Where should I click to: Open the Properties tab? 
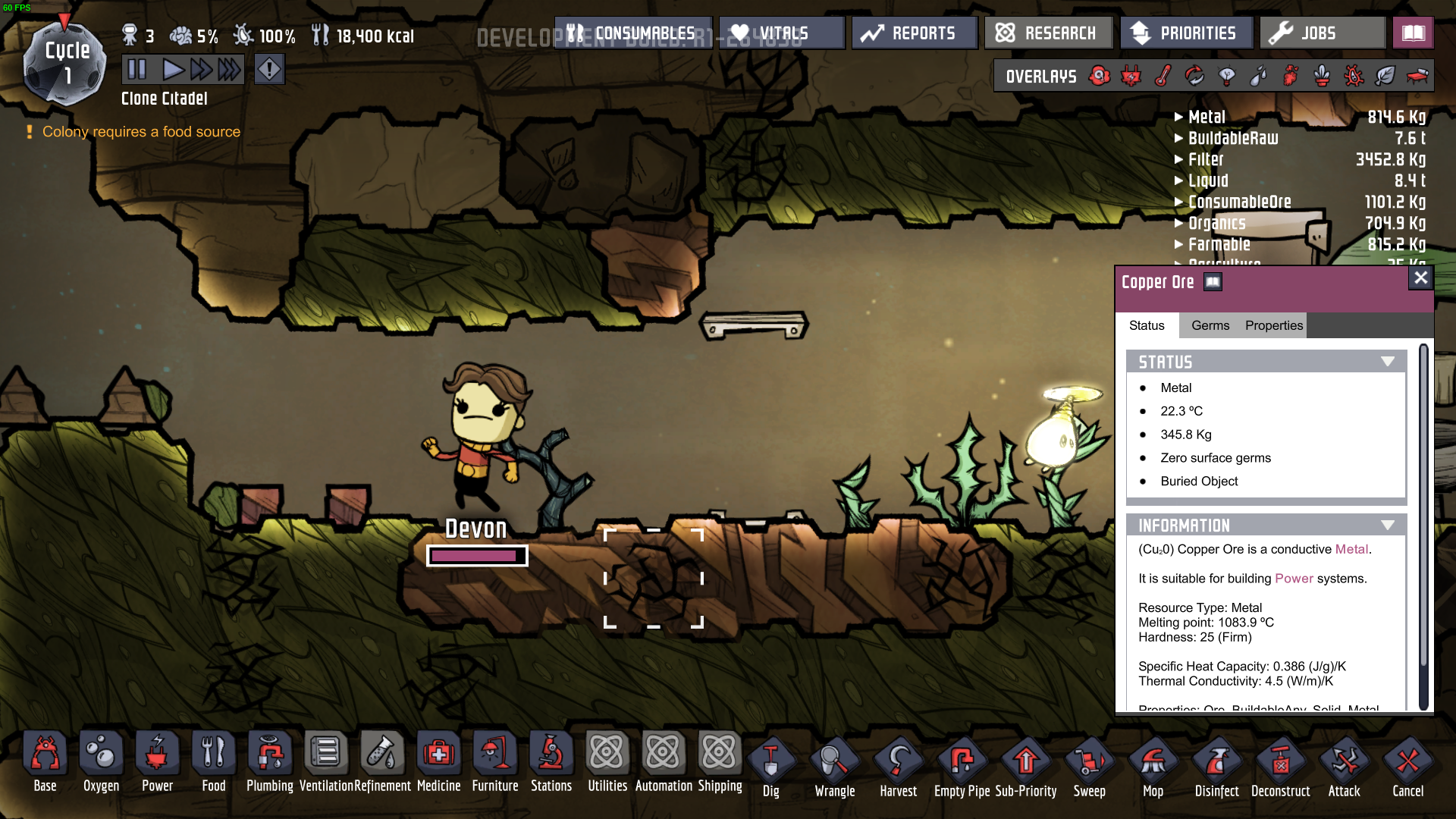click(1273, 325)
